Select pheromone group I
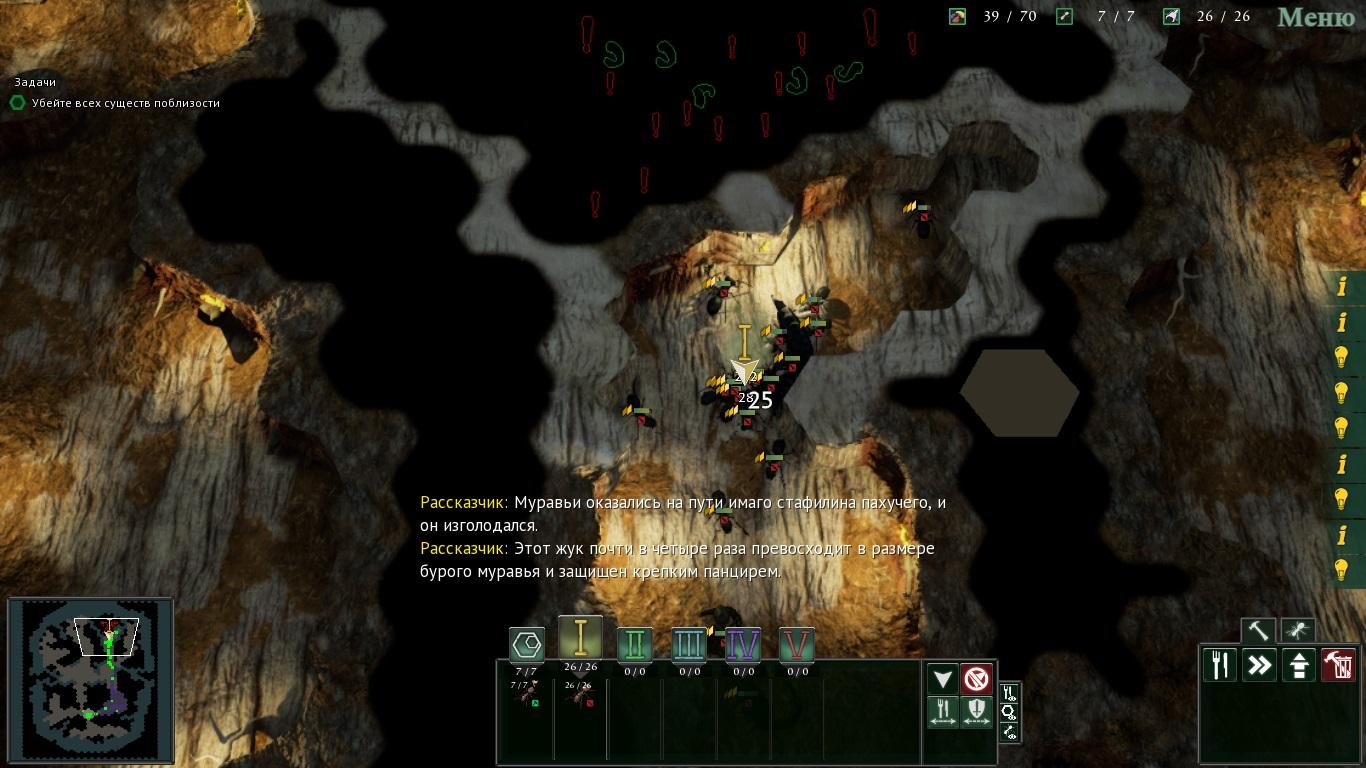The image size is (1366, 768). [580, 638]
